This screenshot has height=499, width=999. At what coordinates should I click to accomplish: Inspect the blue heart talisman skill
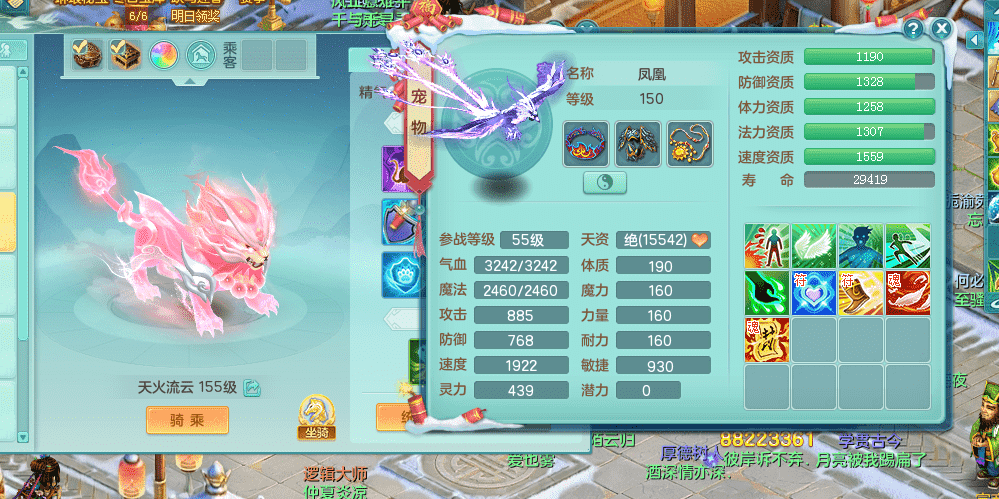813,293
